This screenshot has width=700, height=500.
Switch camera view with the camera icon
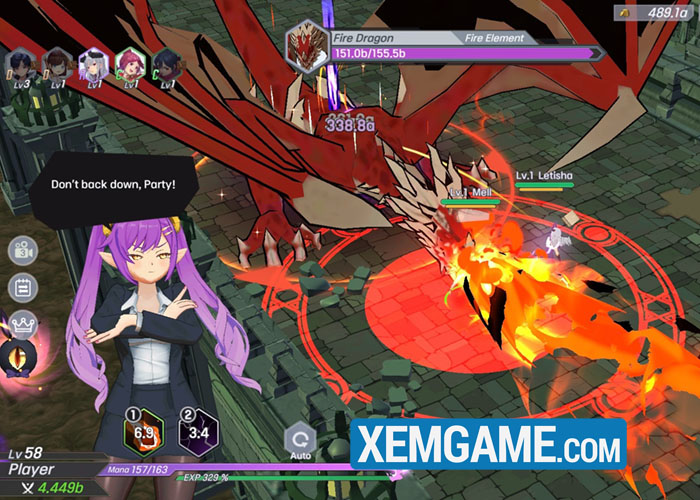[x=22, y=251]
